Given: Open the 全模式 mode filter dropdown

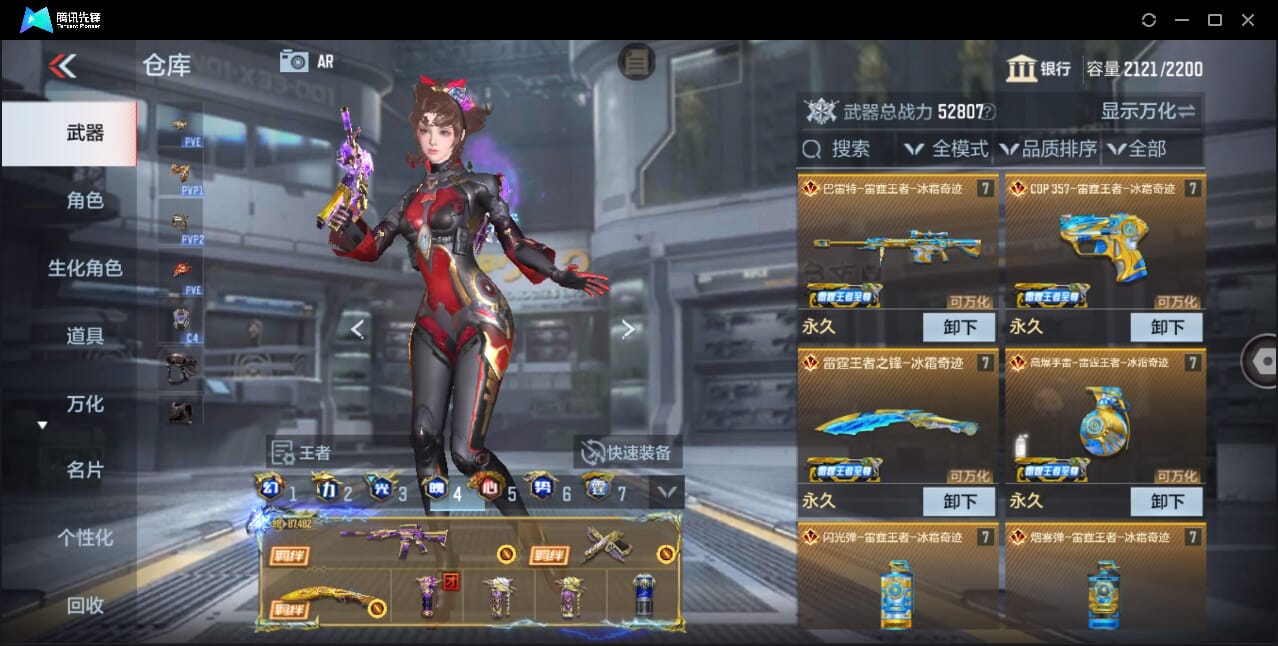Looking at the screenshot, I should [x=946, y=149].
